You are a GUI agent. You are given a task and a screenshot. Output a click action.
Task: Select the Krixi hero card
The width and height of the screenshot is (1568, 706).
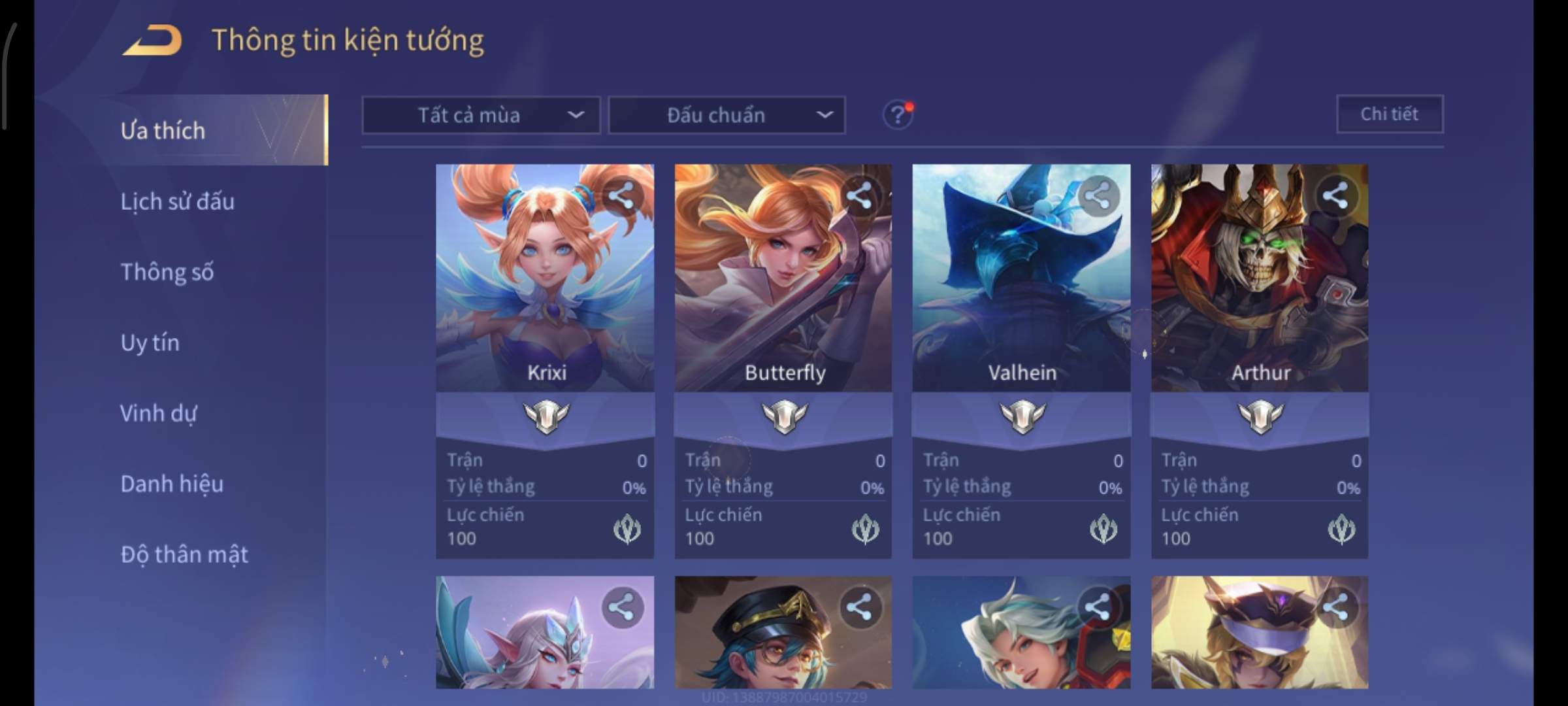pos(545,294)
